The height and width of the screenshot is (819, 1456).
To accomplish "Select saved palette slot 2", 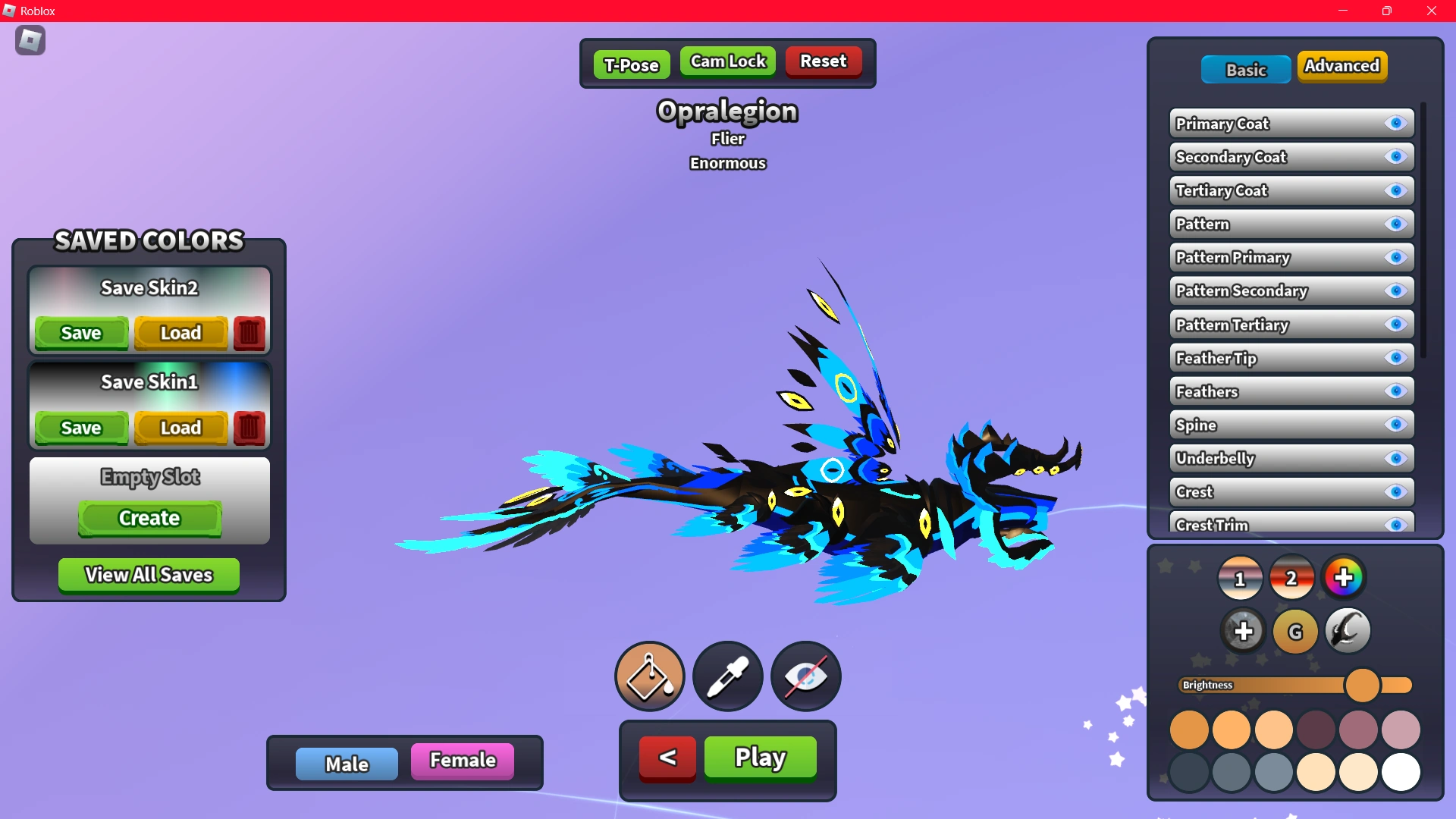I will pos(1292,577).
